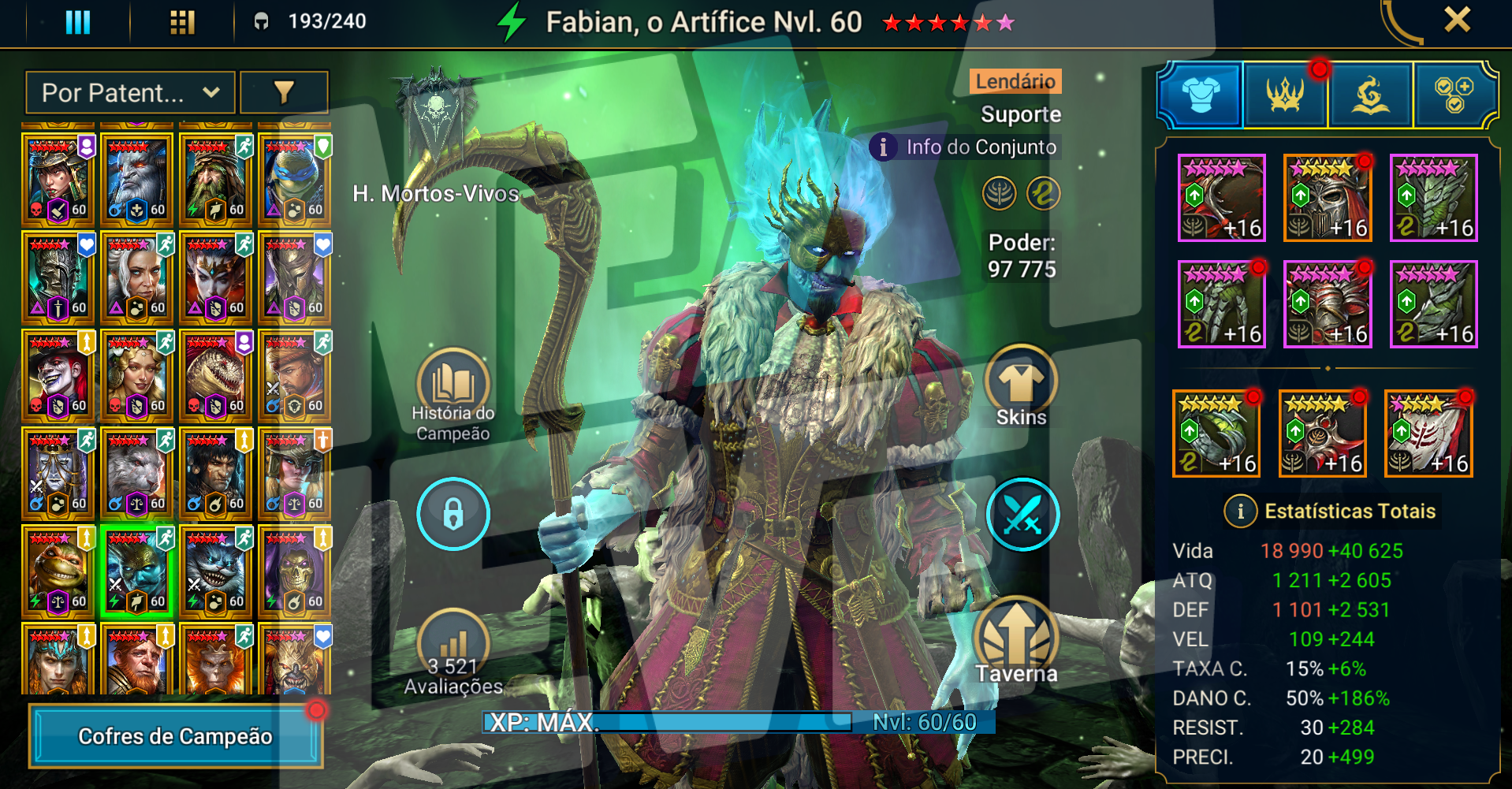Open Cofres de Campeão
1512x789 pixels.
(175, 736)
